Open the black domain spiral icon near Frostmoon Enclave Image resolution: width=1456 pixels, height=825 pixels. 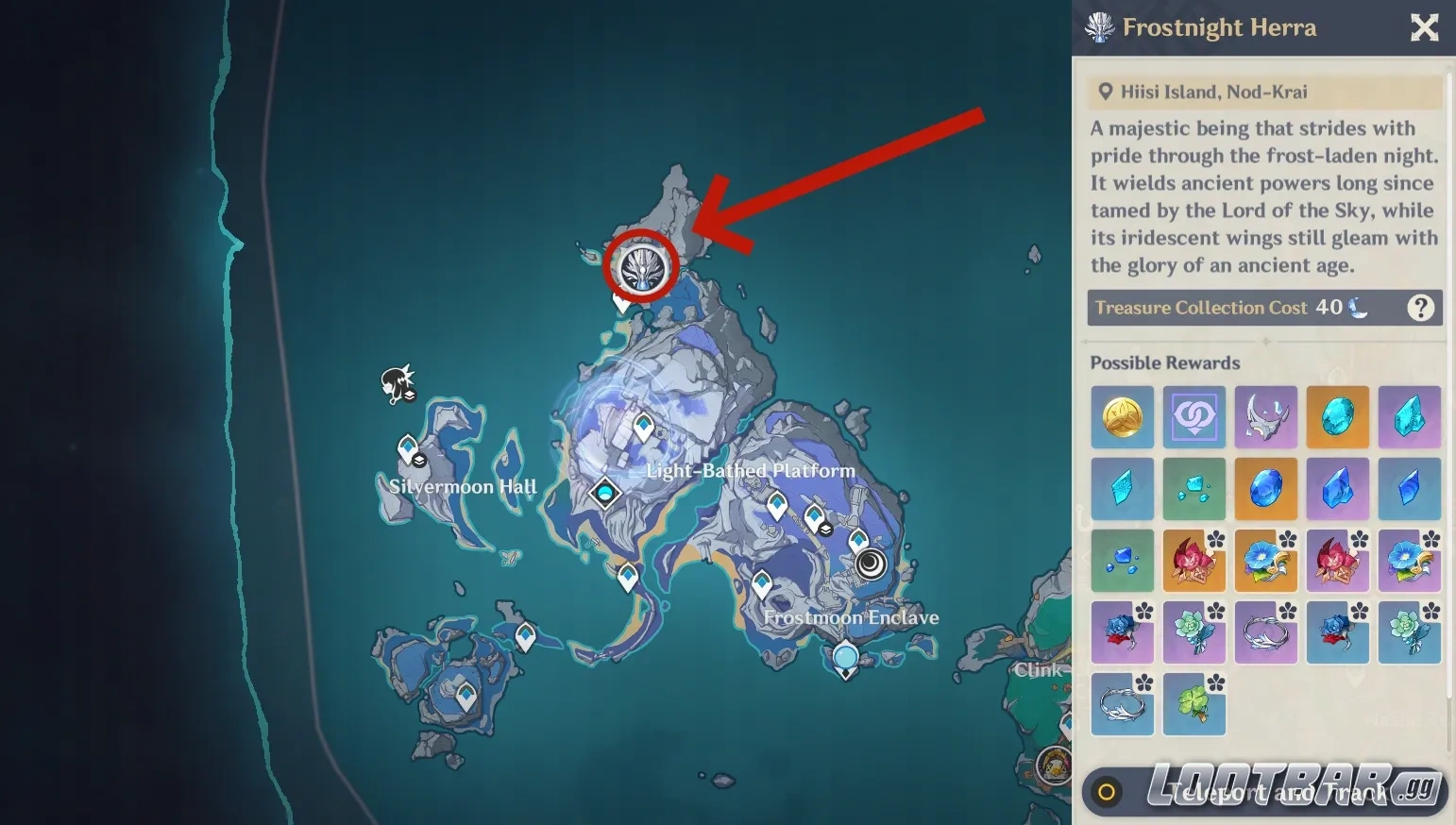pos(870,563)
